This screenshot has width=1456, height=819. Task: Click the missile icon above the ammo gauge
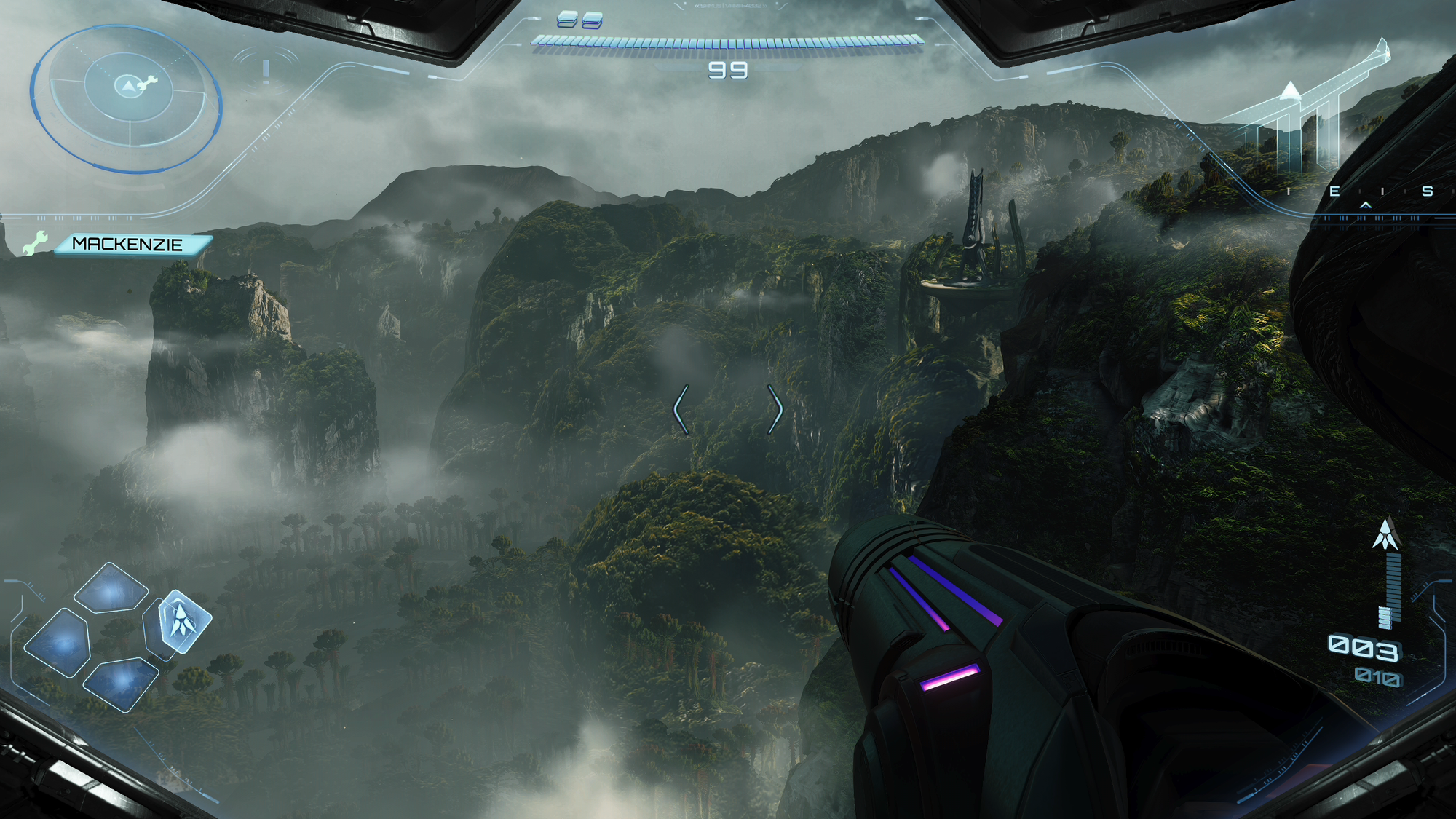[x=1385, y=535]
